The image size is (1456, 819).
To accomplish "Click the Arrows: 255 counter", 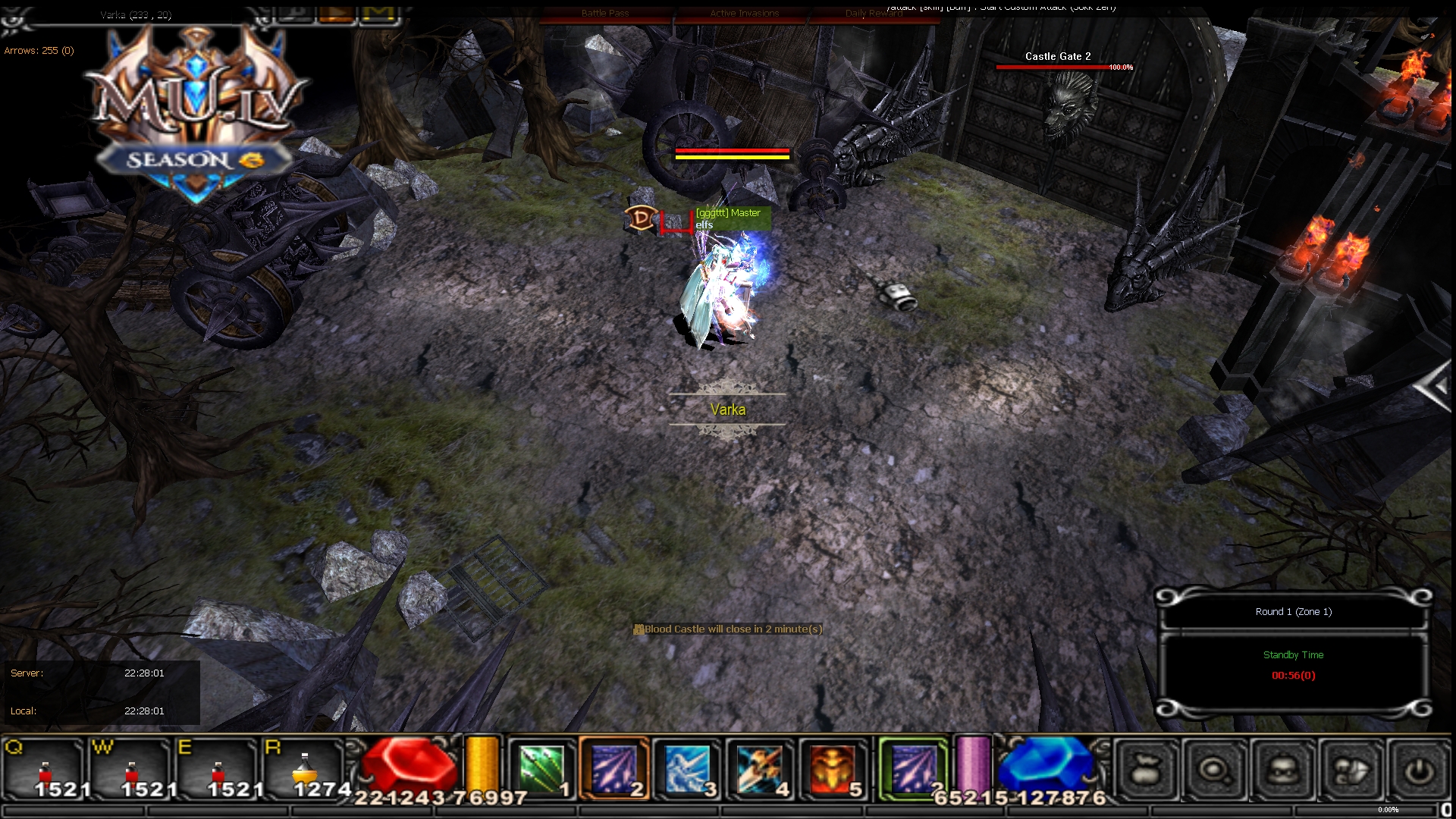I will [39, 50].
